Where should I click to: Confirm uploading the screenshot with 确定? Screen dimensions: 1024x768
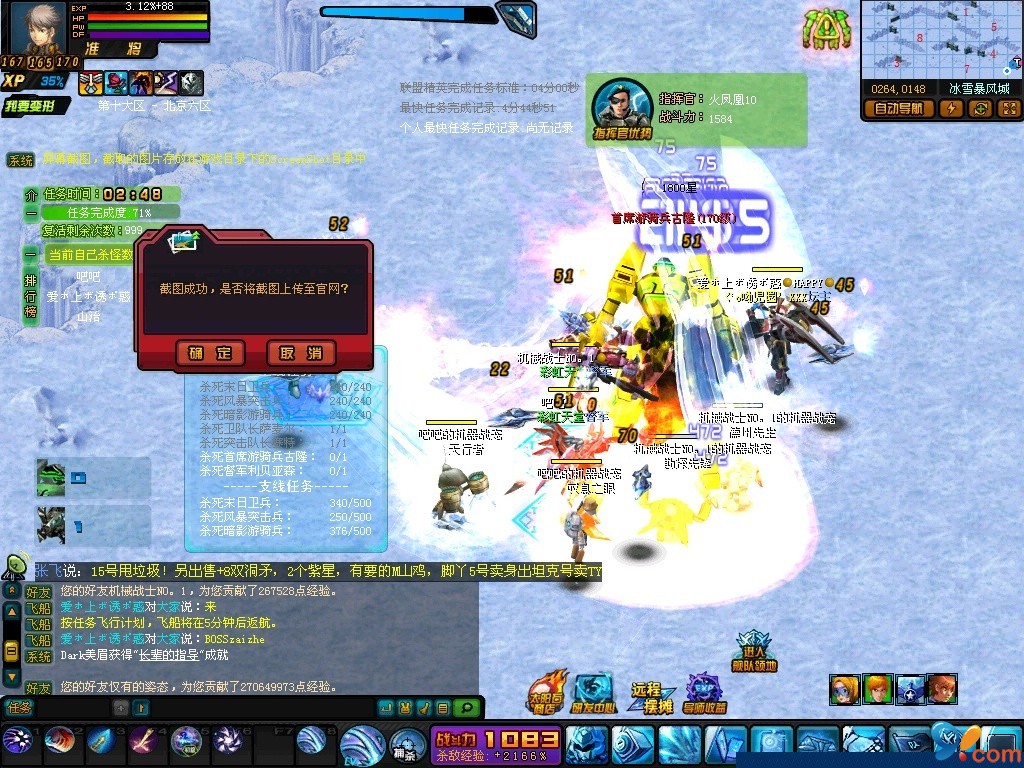pos(210,352)
